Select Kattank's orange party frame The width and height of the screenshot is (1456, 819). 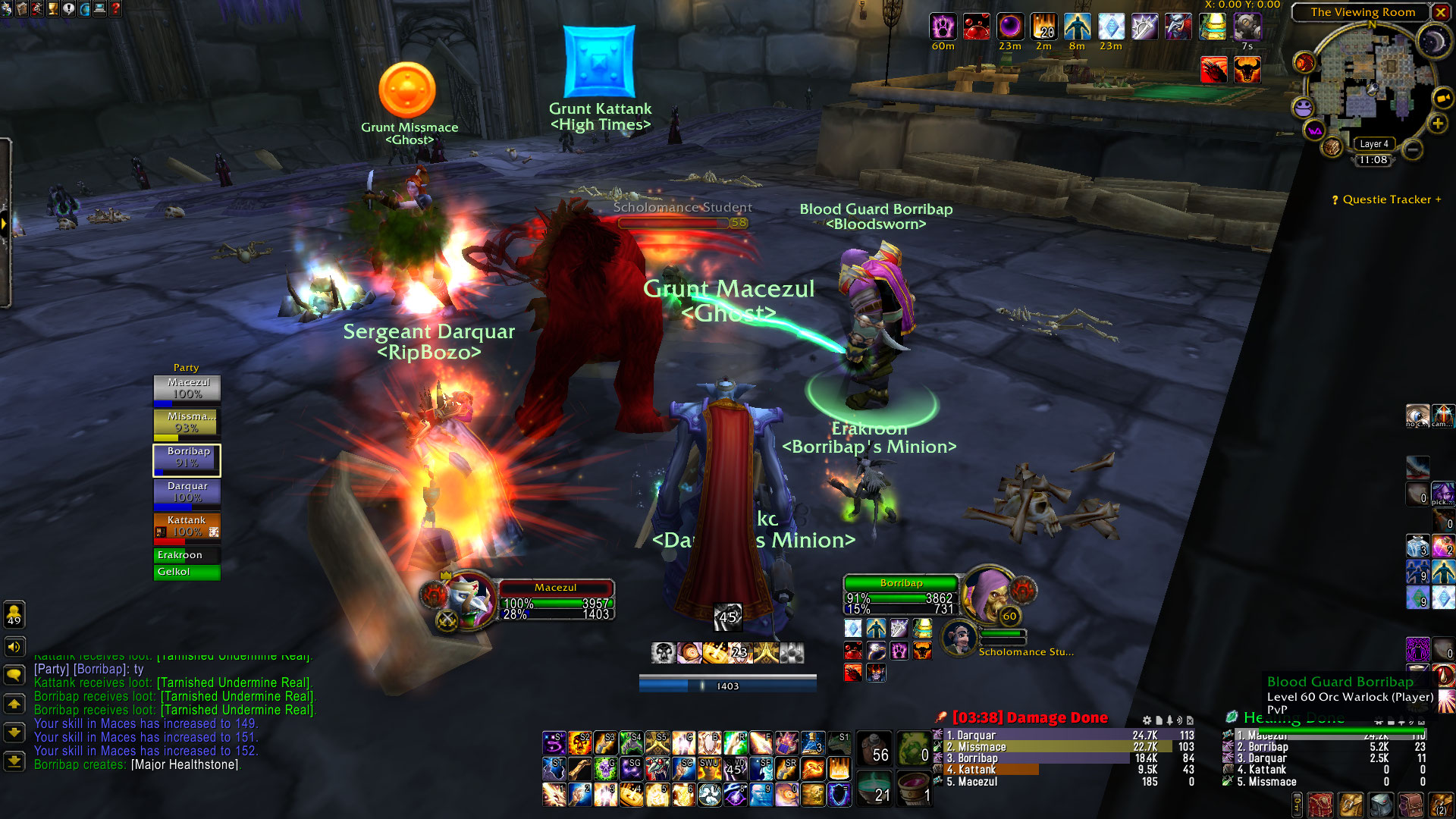pos(187,527)
